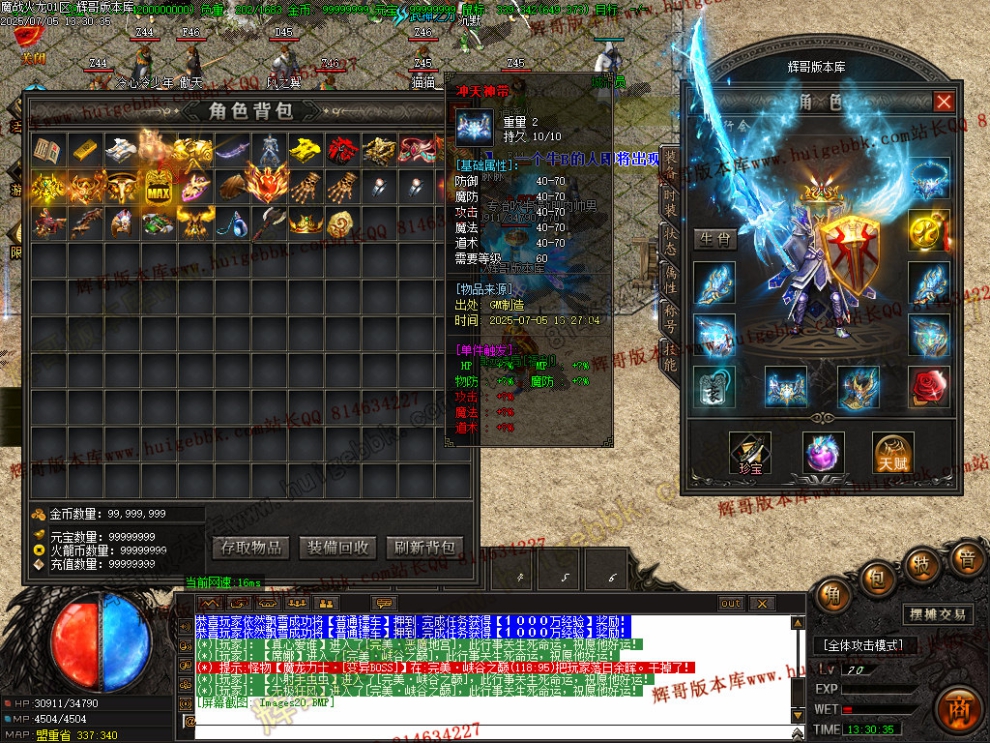This screenshot has height=743, width=990.
Task: Close the chat window with X
Action: pos(761,603)
